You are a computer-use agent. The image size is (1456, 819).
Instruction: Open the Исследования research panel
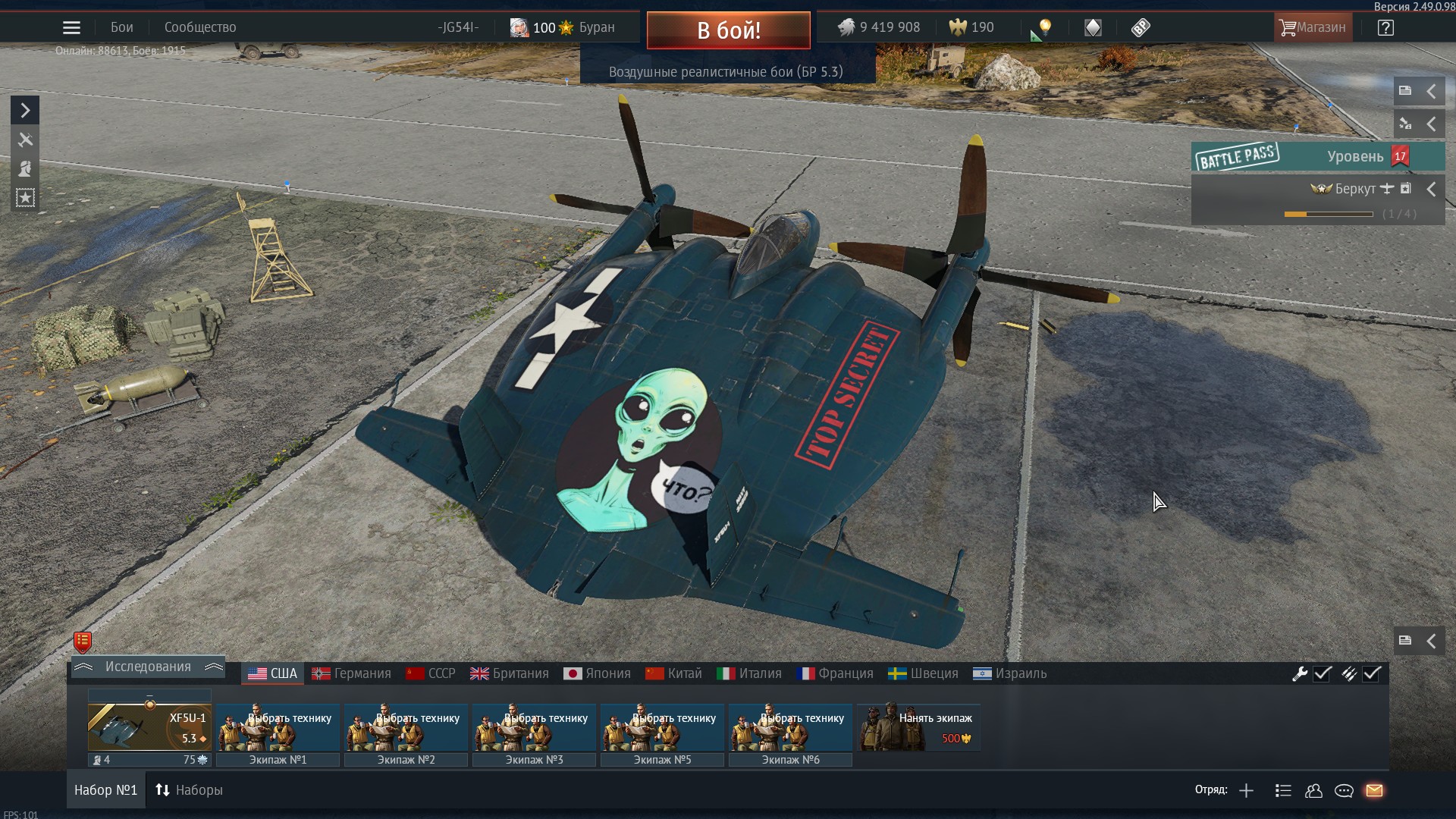148,667
